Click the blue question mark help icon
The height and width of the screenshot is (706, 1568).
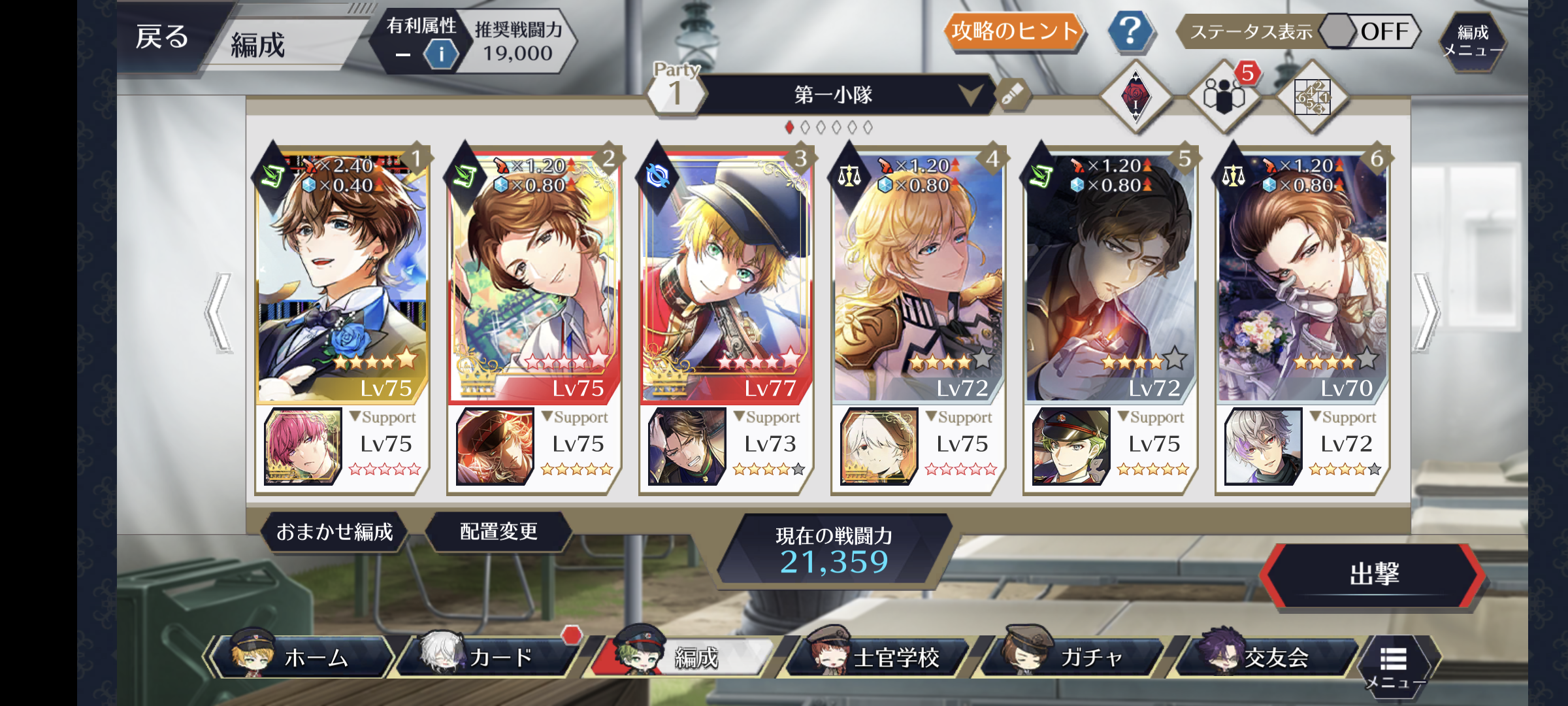(1130, 31)
